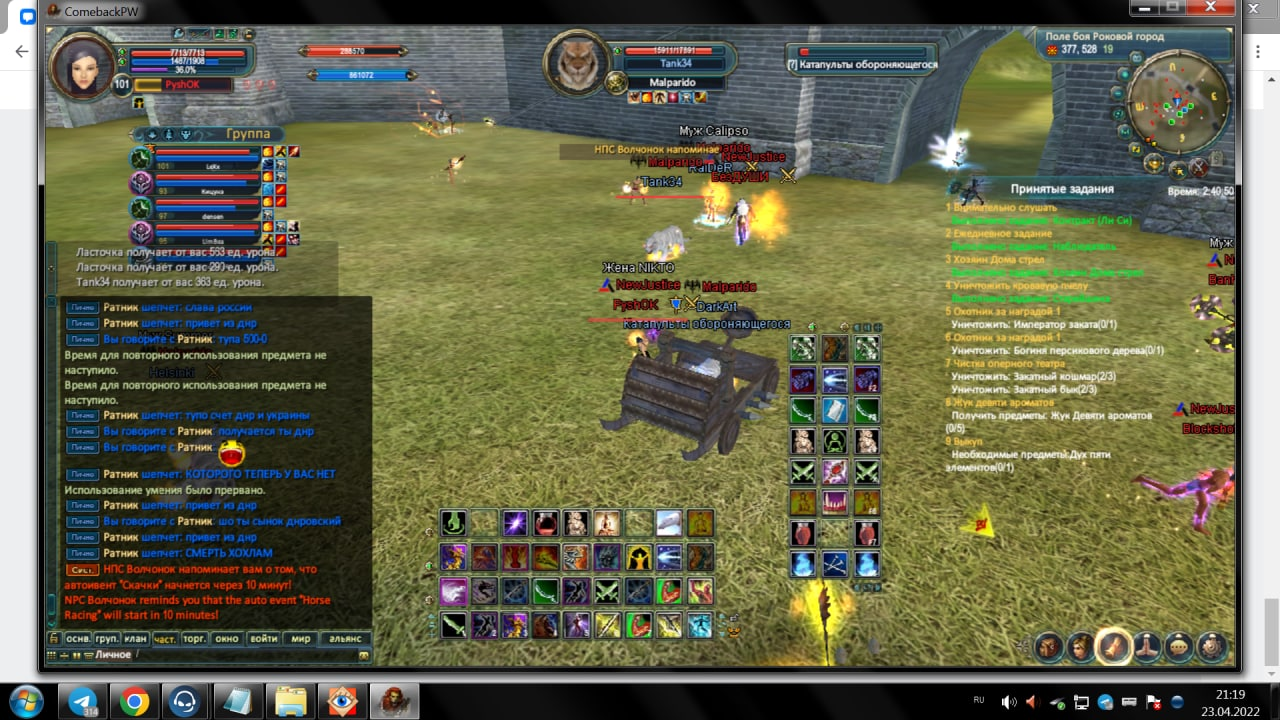This screenshot has width=1280, height=720.
Task: Open the character face menu button
Action: pos(1081,648)
